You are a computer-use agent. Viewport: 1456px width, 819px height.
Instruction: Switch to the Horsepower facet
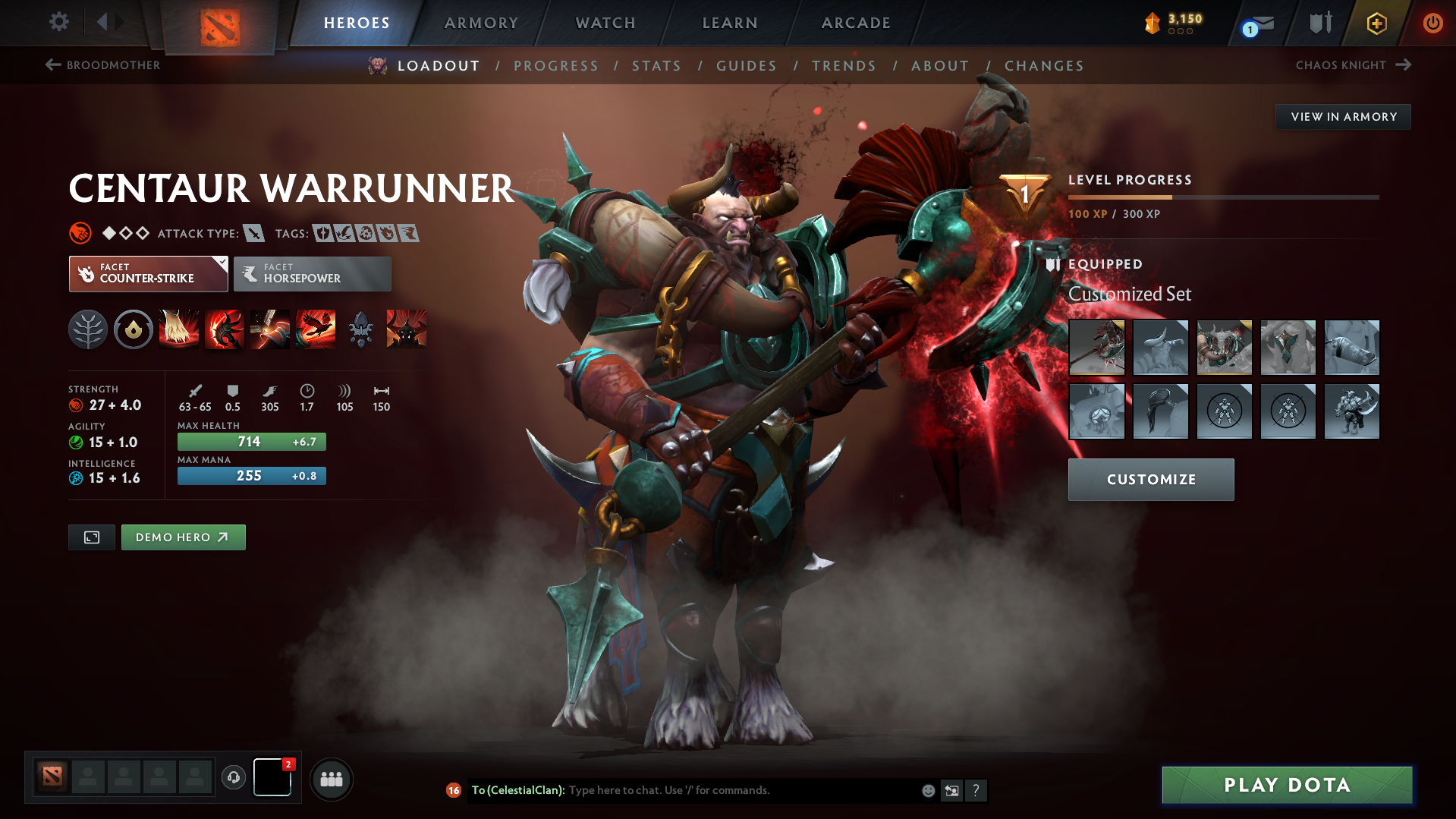(x=312, y=273)
